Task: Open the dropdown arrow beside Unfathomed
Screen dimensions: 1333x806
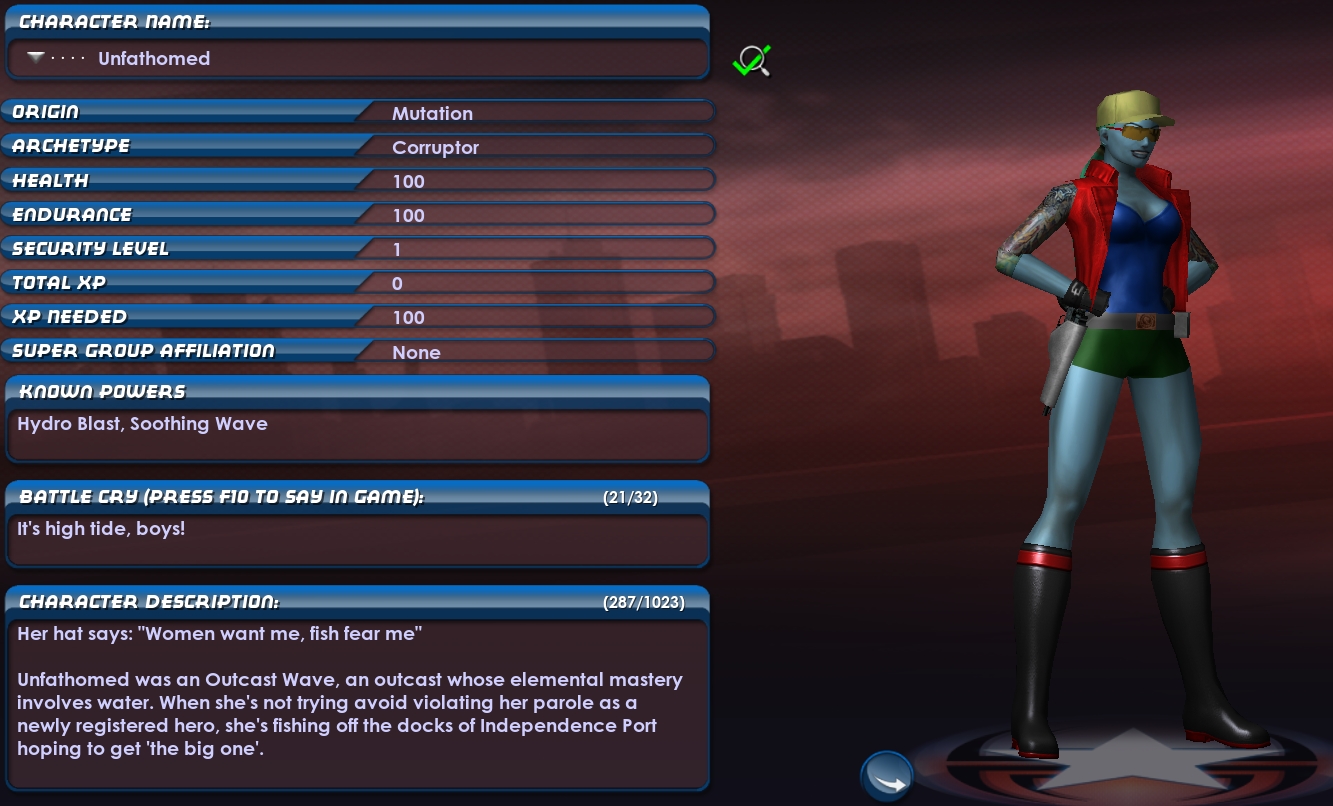Action: coord(36,58)
